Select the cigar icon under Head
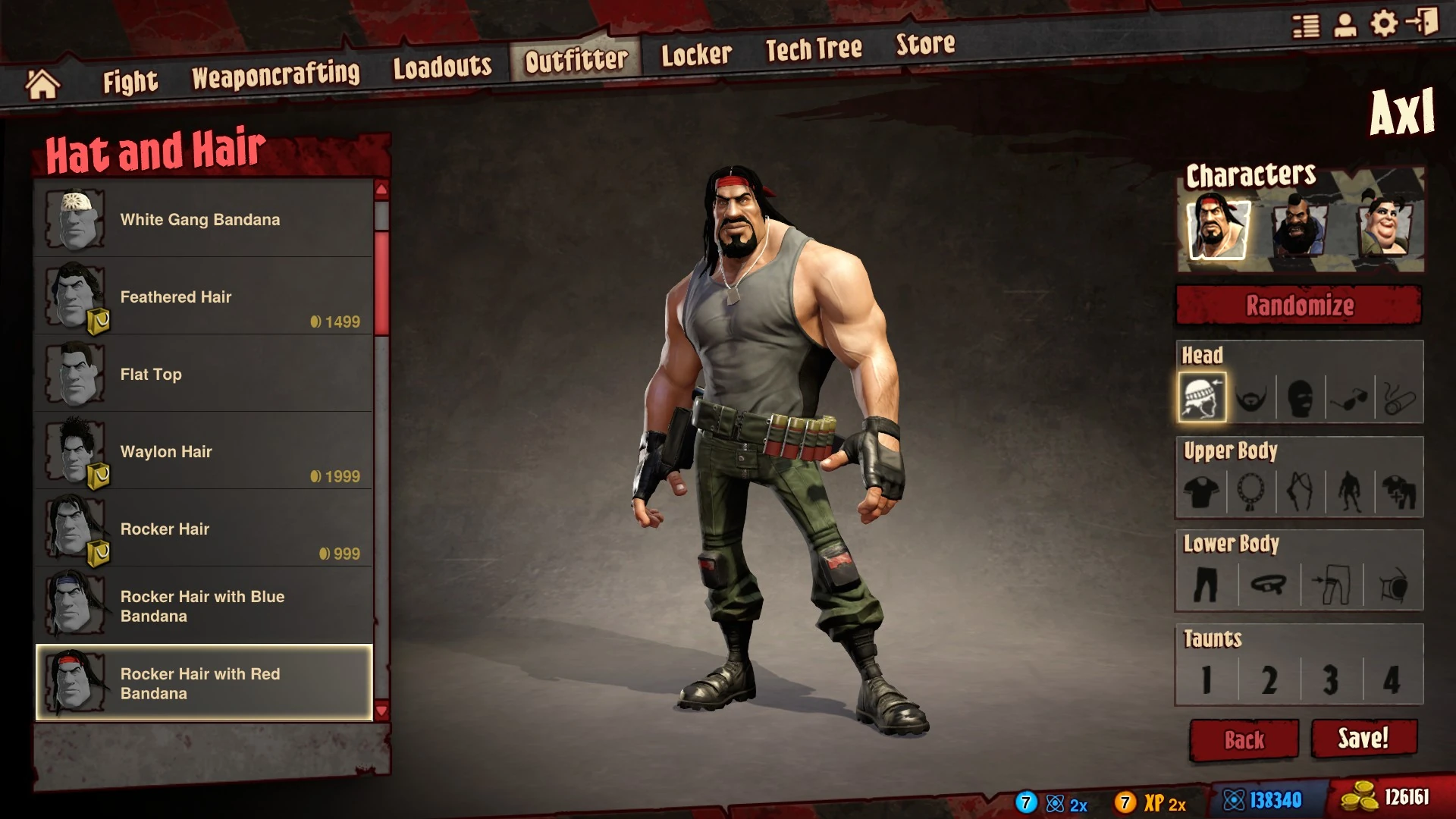Image resolution: width=1456 pixels, height=819 pixels. click(1400, 395)
